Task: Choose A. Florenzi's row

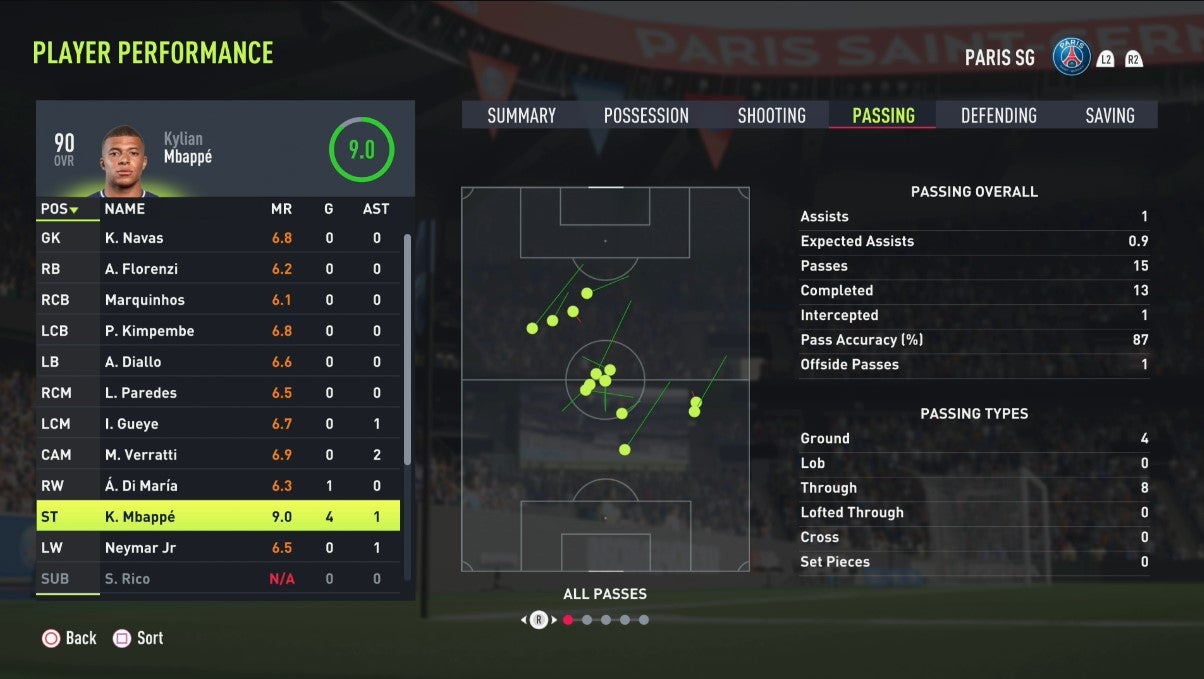Action: [218, 269]
